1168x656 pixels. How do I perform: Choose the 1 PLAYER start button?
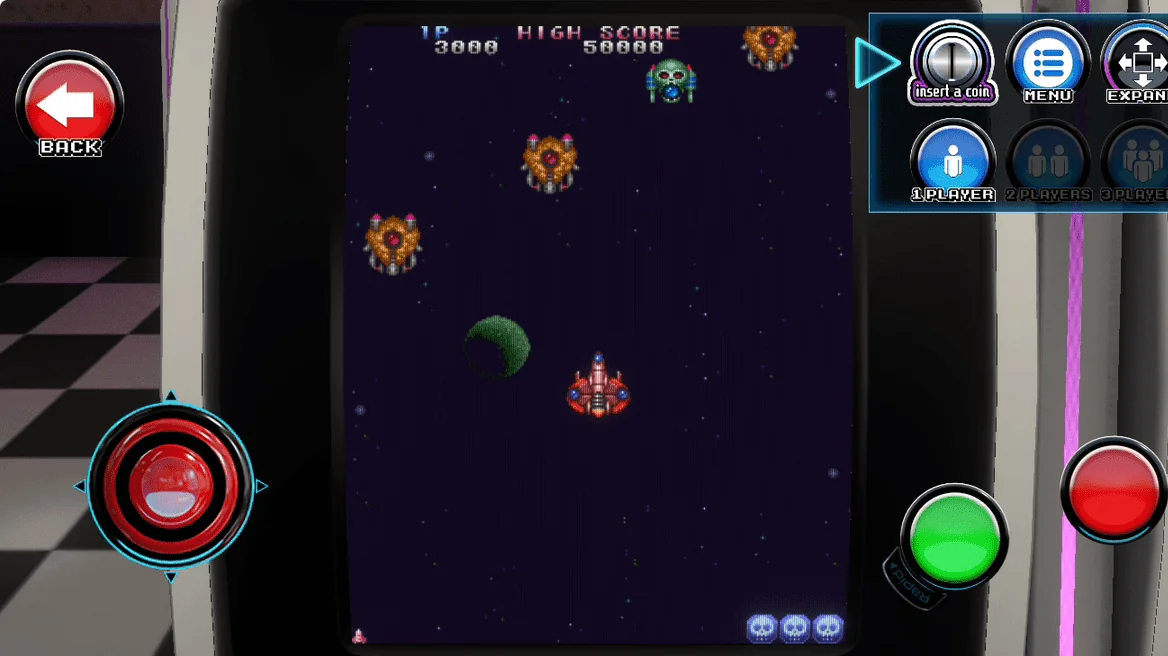click(x=952, y=161)
